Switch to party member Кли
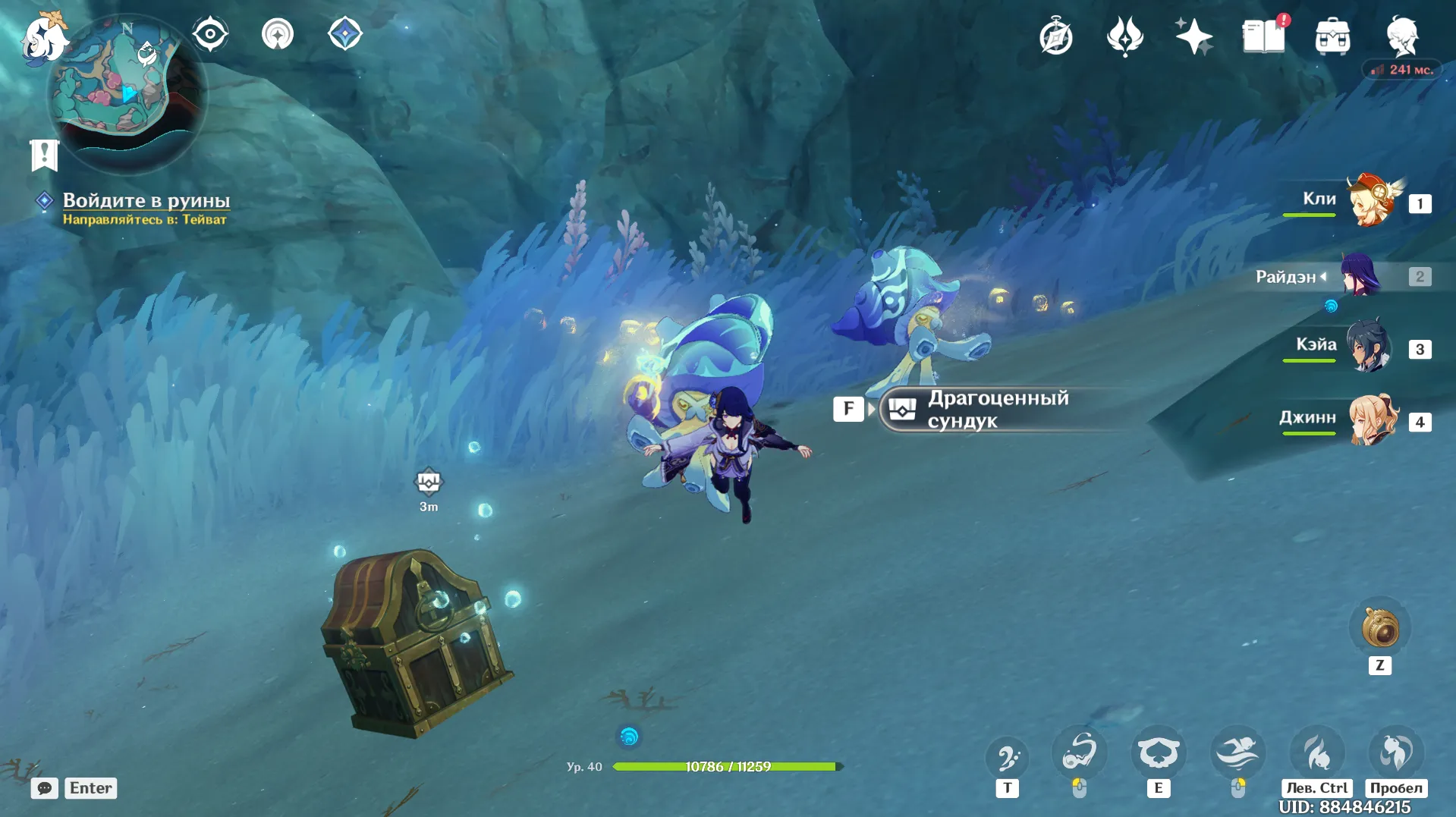This screenshot has height=817, width=1456. [x=1370, y=201]
